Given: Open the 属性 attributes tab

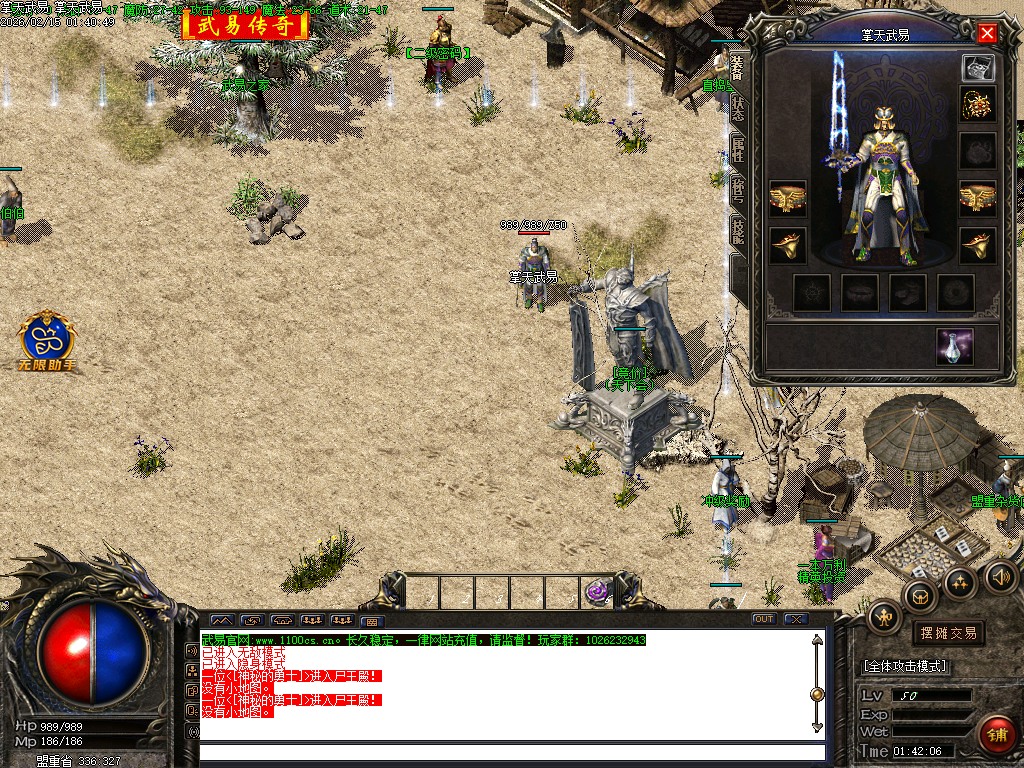Looking at the screenshot, I should [737, 151].
